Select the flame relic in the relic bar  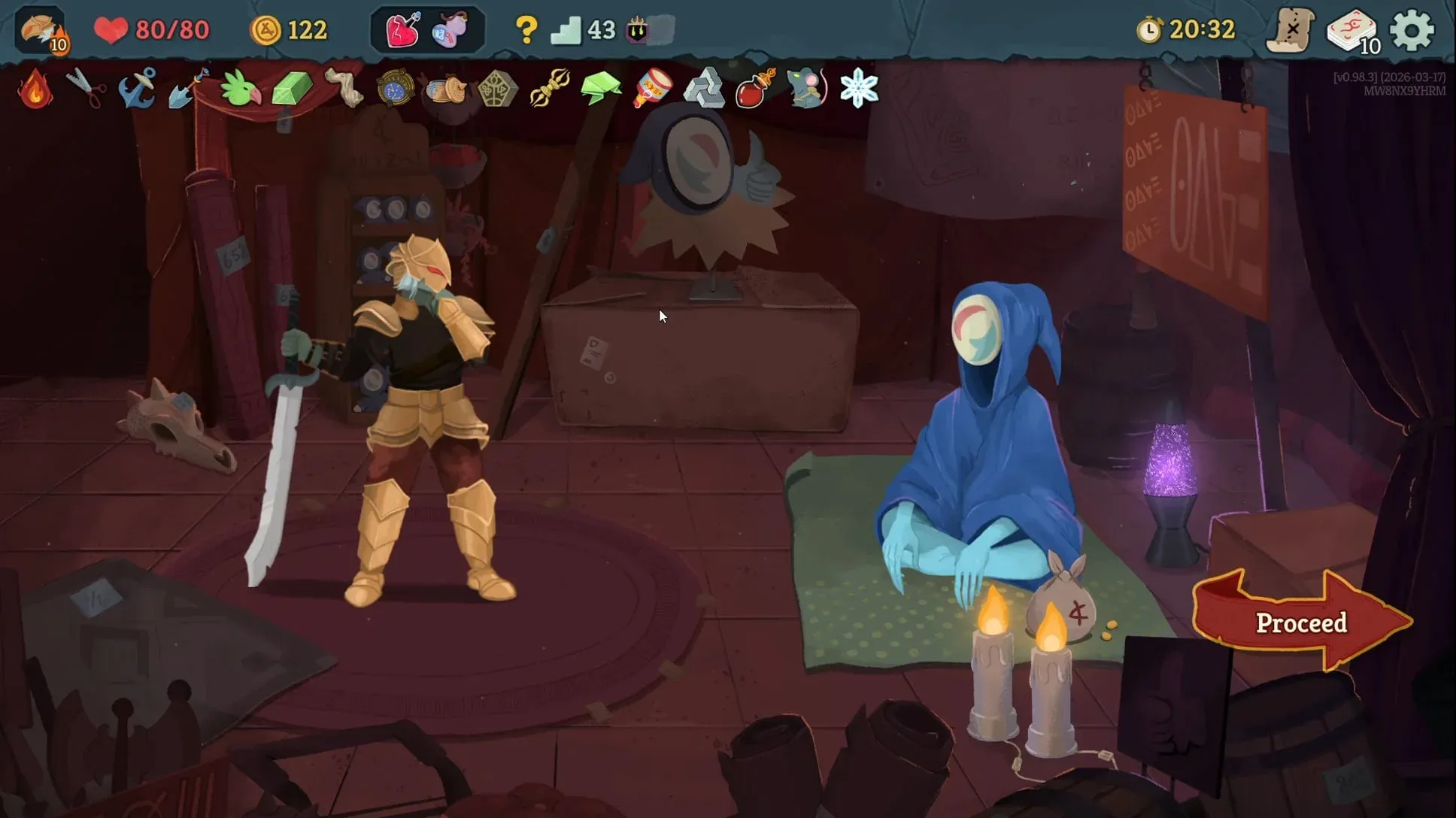pos(35,89)
